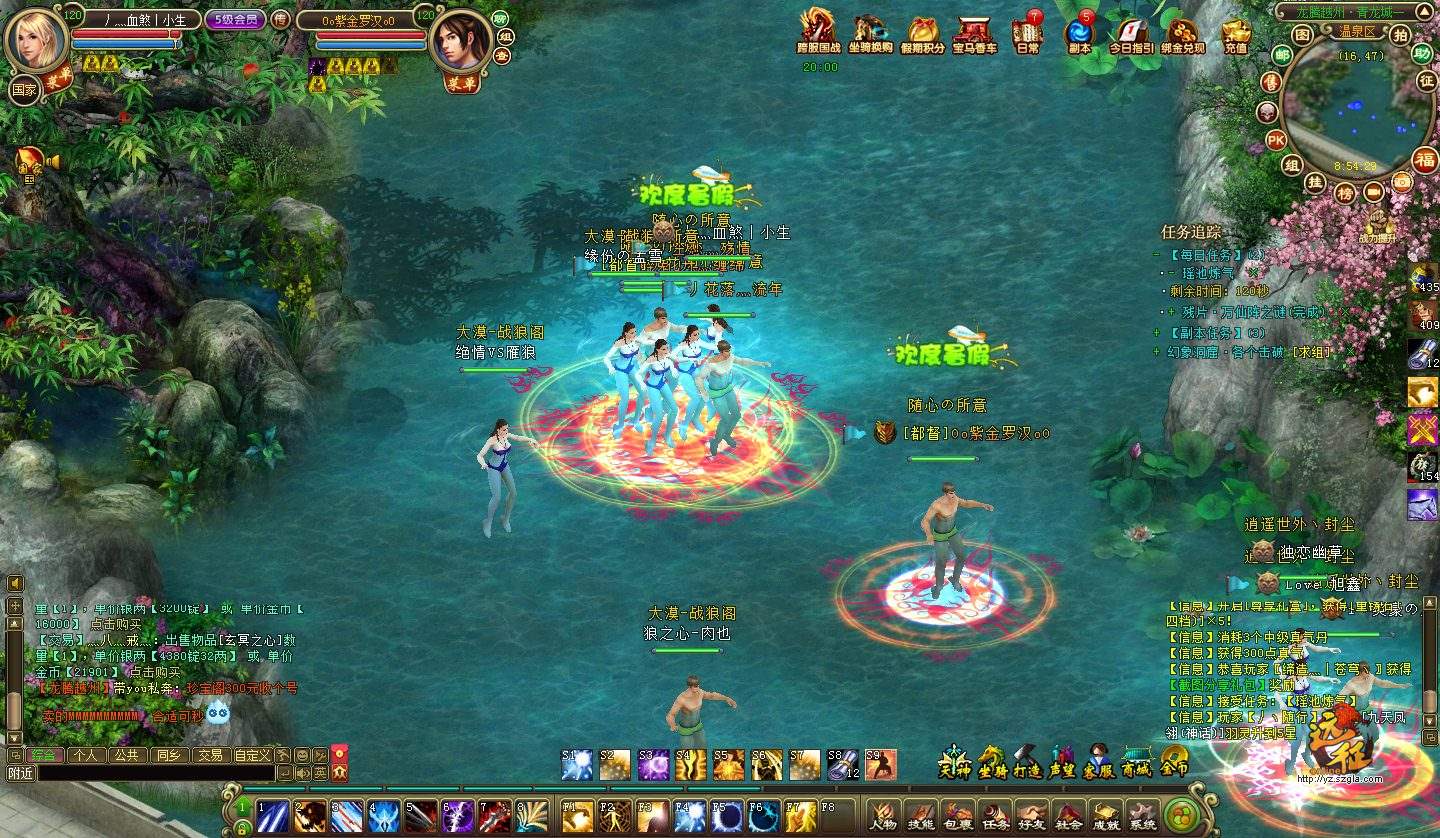1440x838 pixels.
Task: Toggle the PK mode button
Action: pyautogui.click(x=1276, y=139)
